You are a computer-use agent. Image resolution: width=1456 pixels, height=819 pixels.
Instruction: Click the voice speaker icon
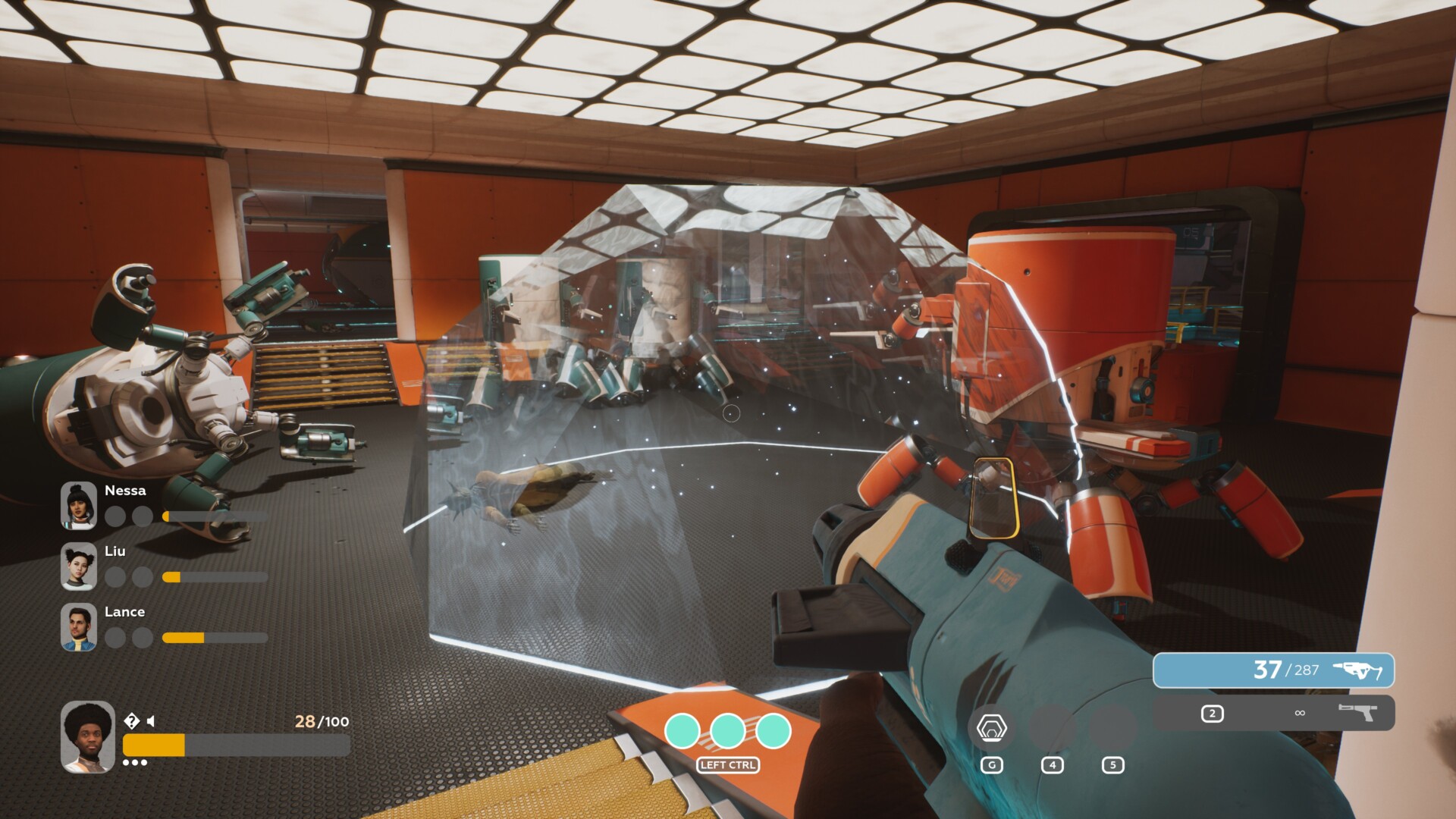pyautogui.click(x=151, y=721)
